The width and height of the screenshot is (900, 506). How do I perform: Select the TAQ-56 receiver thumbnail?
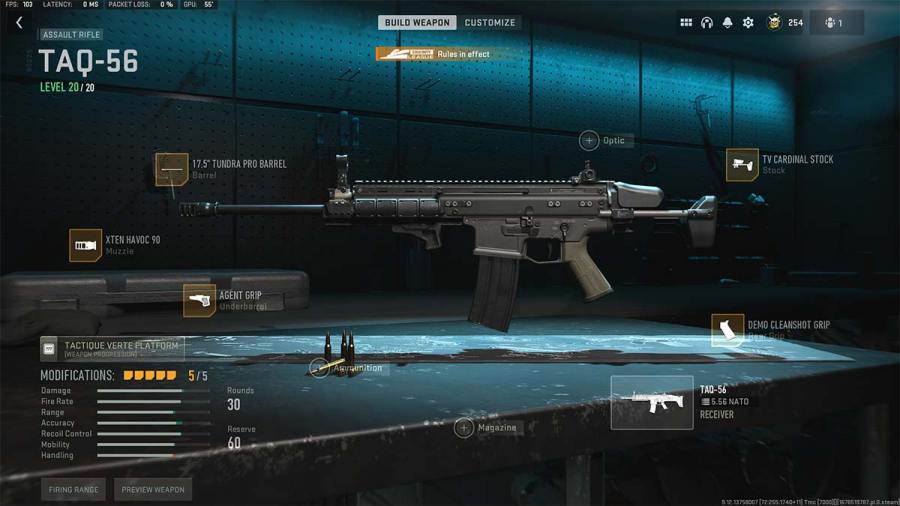(652, 402)
